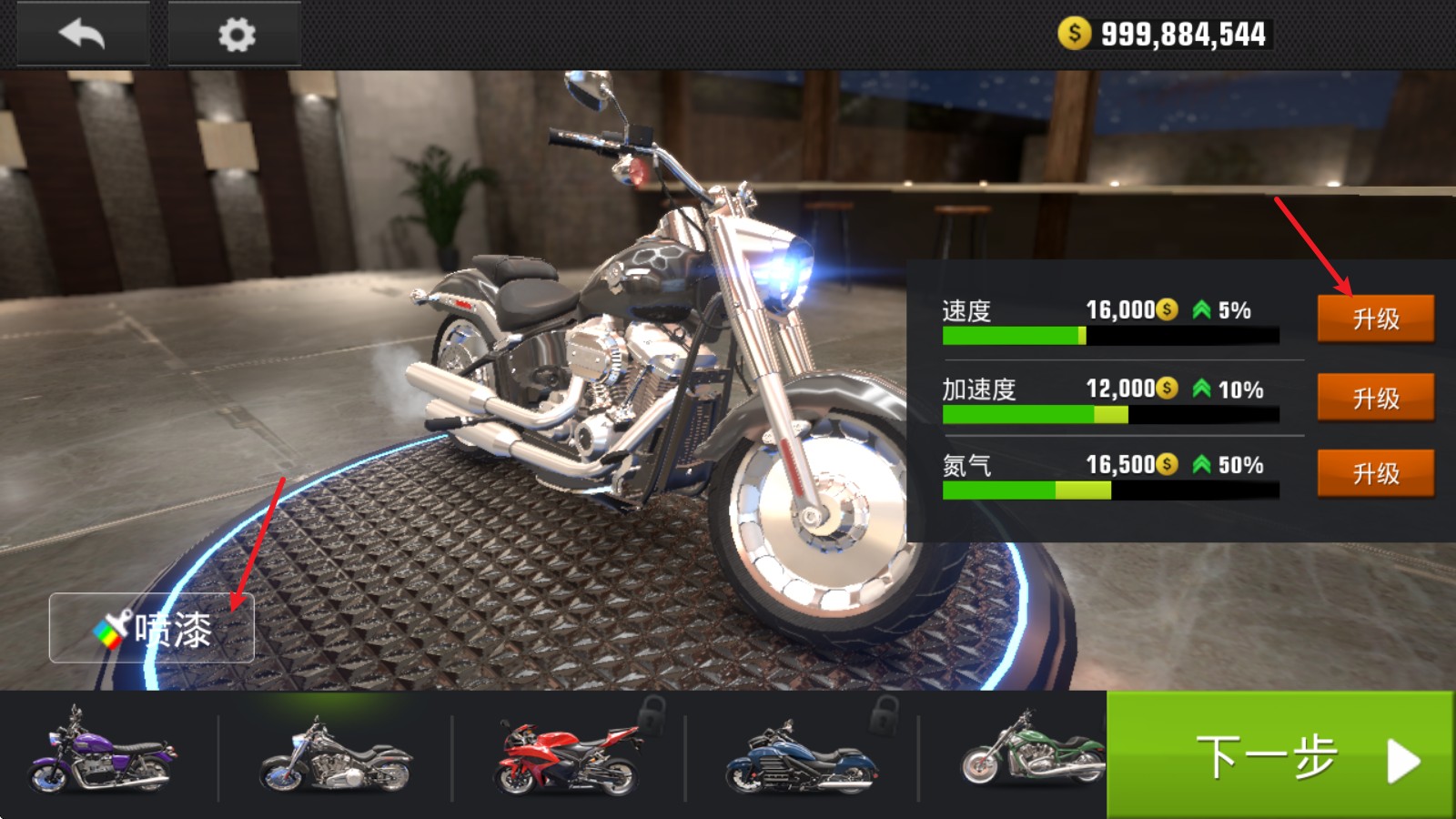Open the 喷漆 paint option
1456x819 pixels.
pos(152,629)
